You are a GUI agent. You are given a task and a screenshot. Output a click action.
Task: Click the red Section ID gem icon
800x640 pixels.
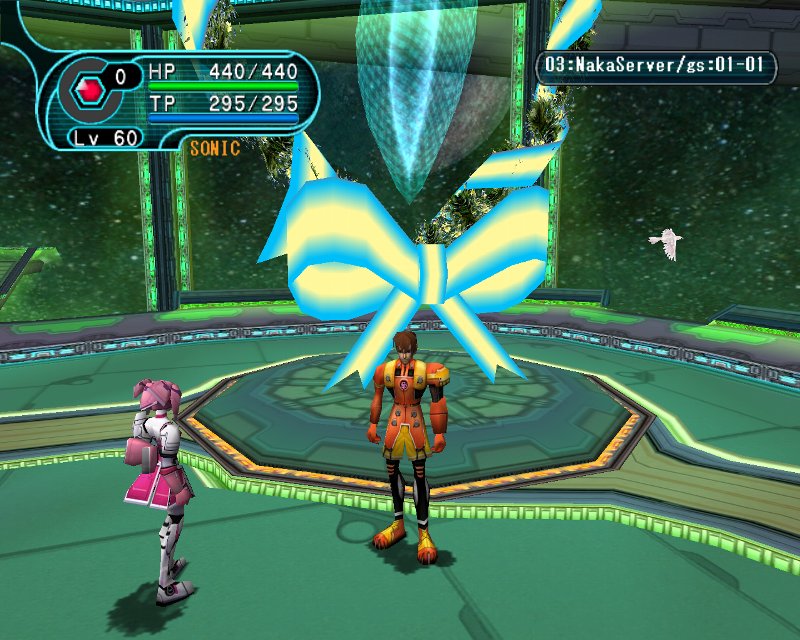[x=90, y=90]
